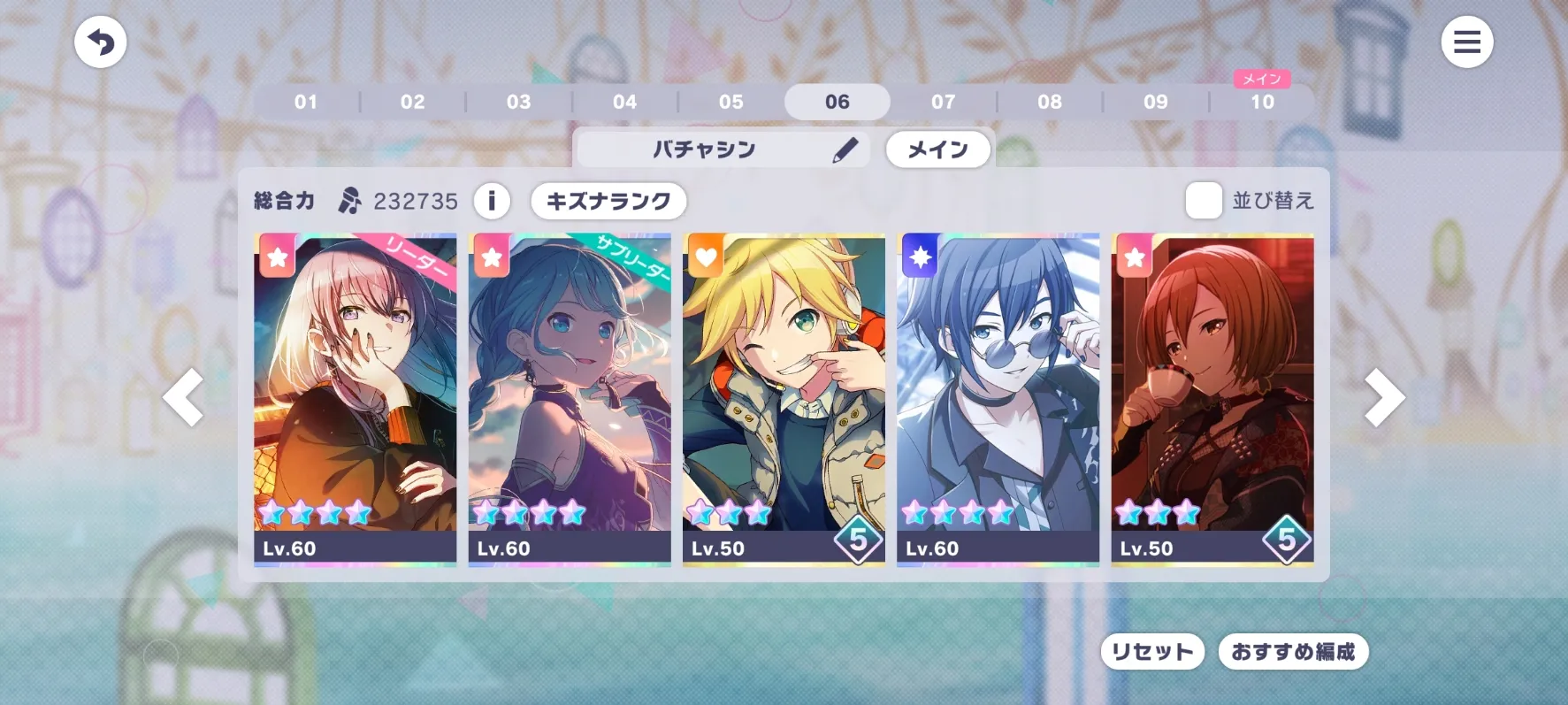Switch to team slot 01
This screenshot has height=705, width=1568.
click(306, 102)
